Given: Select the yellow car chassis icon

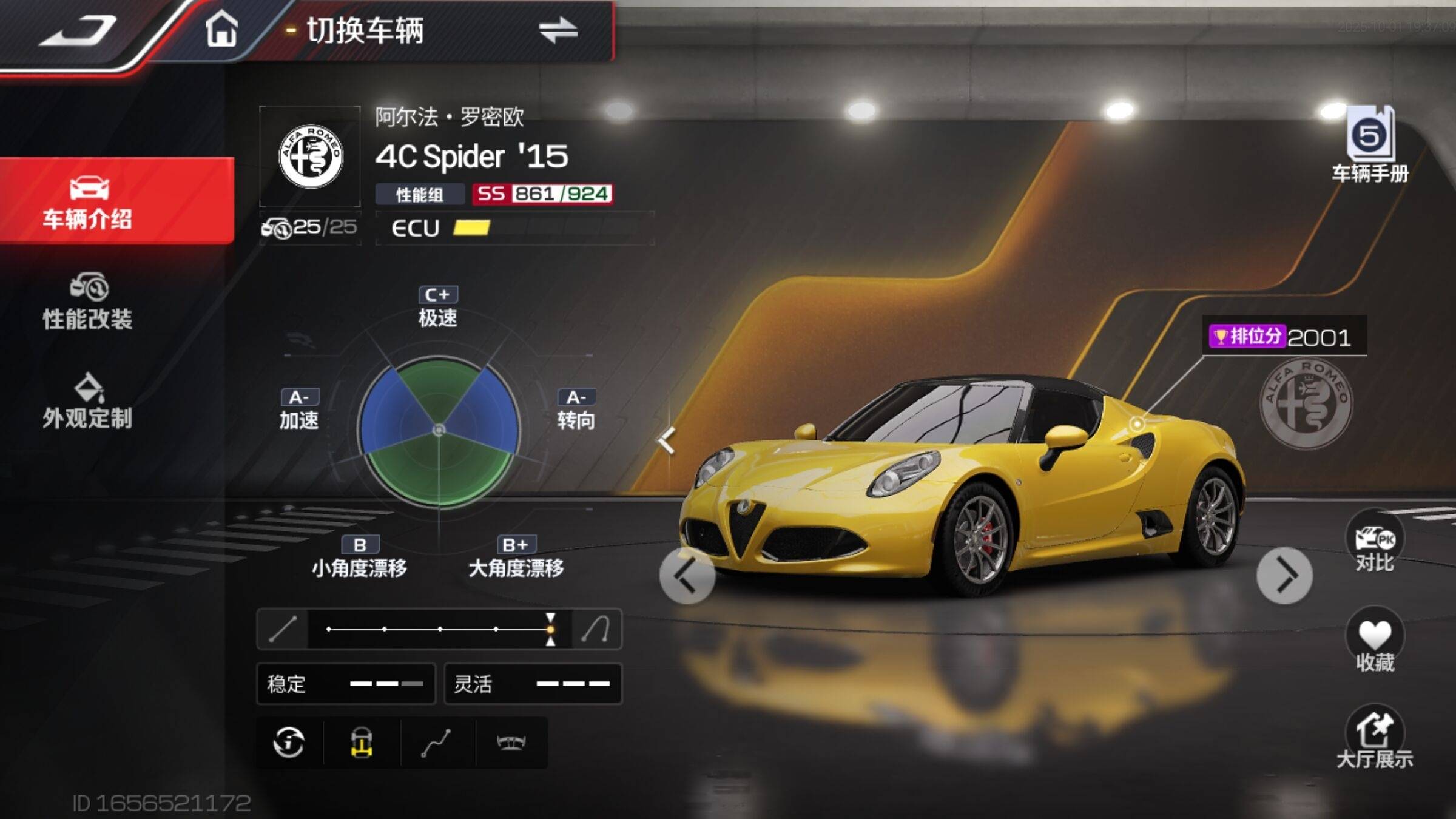Looking at the screenshot, I should pos(362,742).
